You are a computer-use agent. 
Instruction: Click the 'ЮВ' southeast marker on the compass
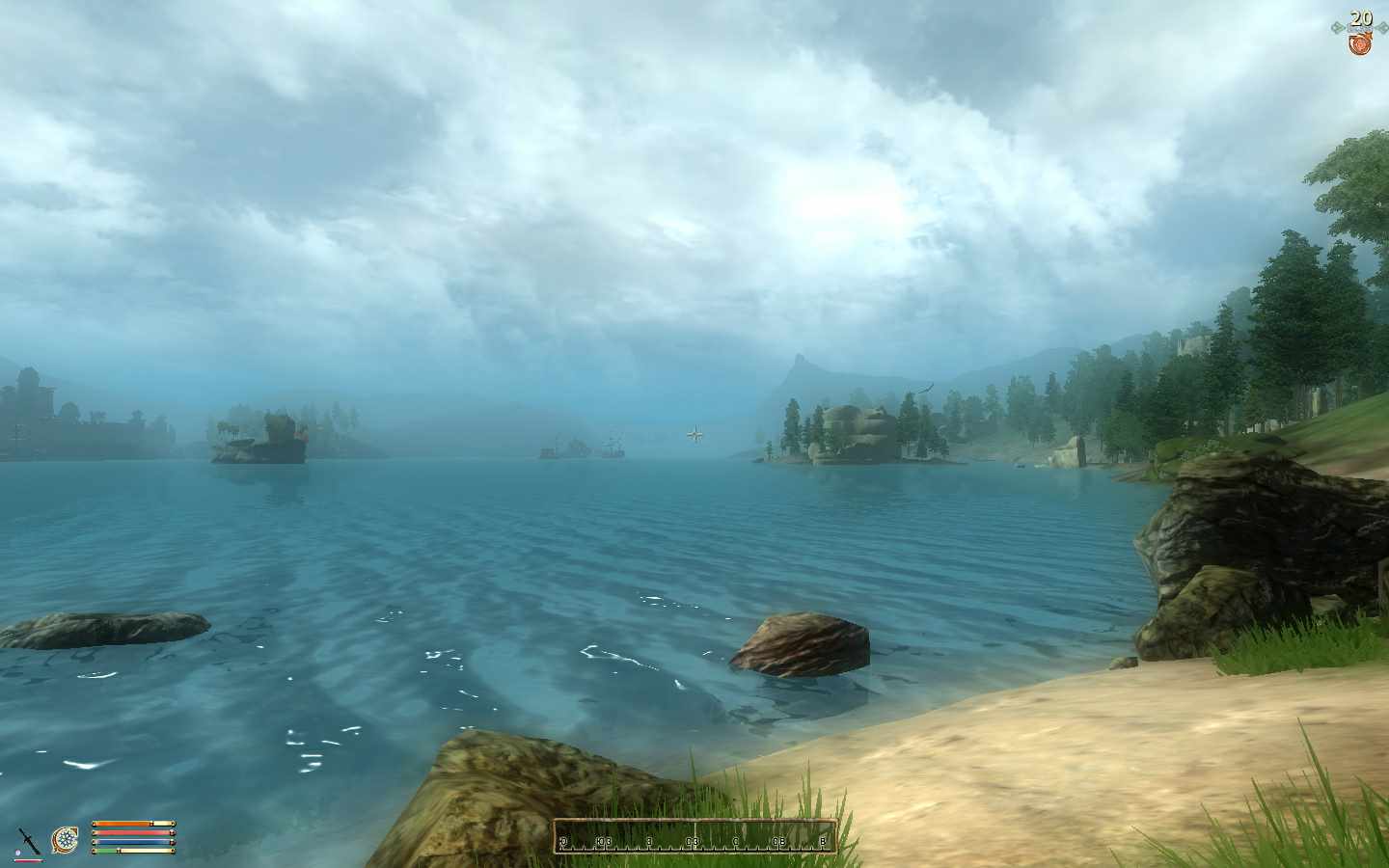[x=604, y=841]
